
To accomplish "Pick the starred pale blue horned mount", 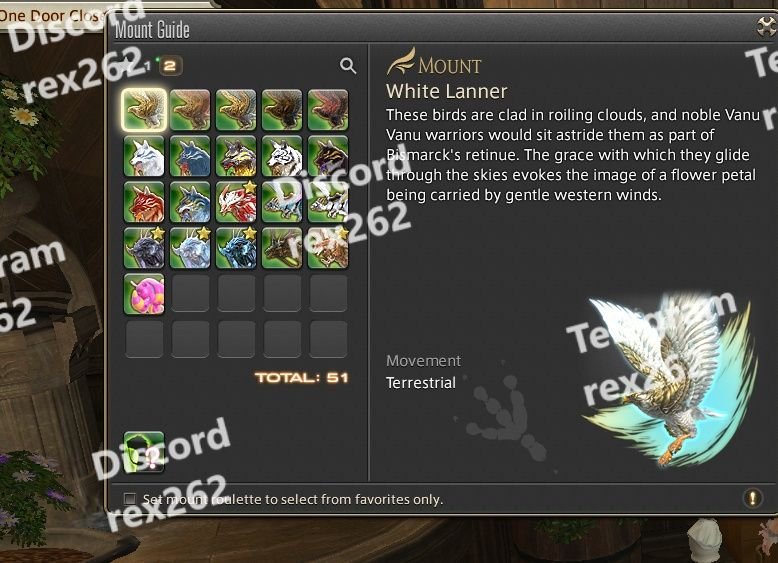I will pos(190,248).
